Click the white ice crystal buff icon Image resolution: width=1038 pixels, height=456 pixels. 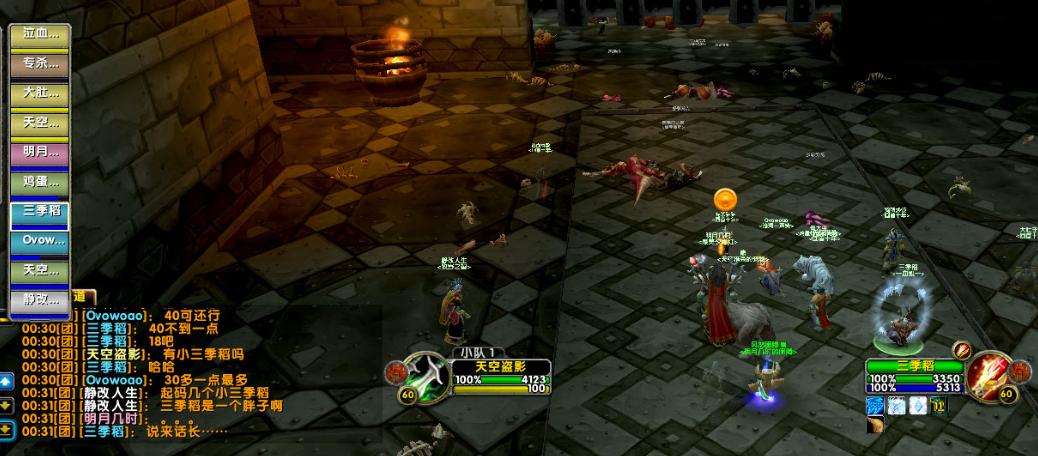tap(917, 405)
